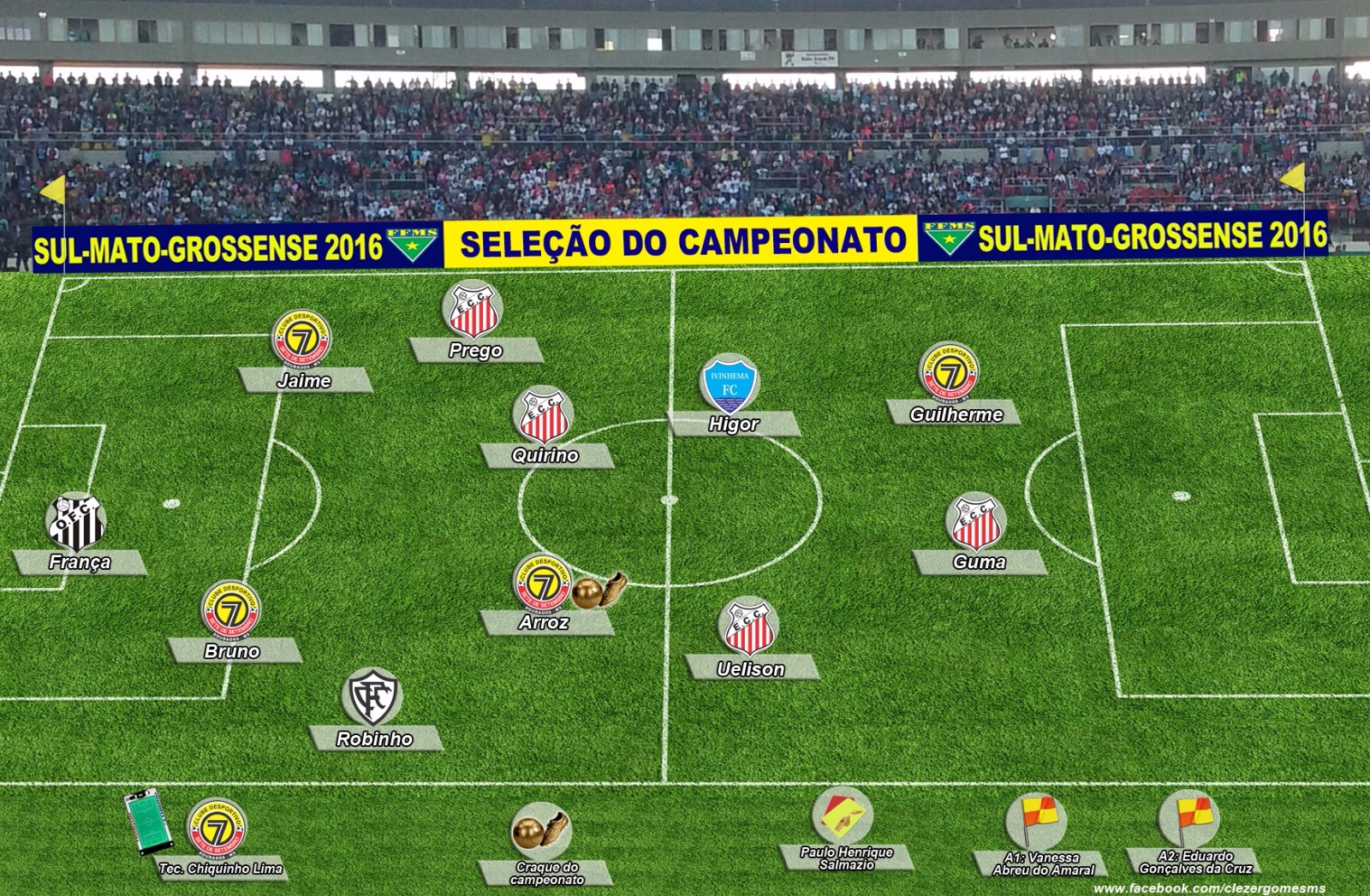This screenshot has height=896, width=1370.
Task: Pick Robinho's name plate
Action: (374, 739)
